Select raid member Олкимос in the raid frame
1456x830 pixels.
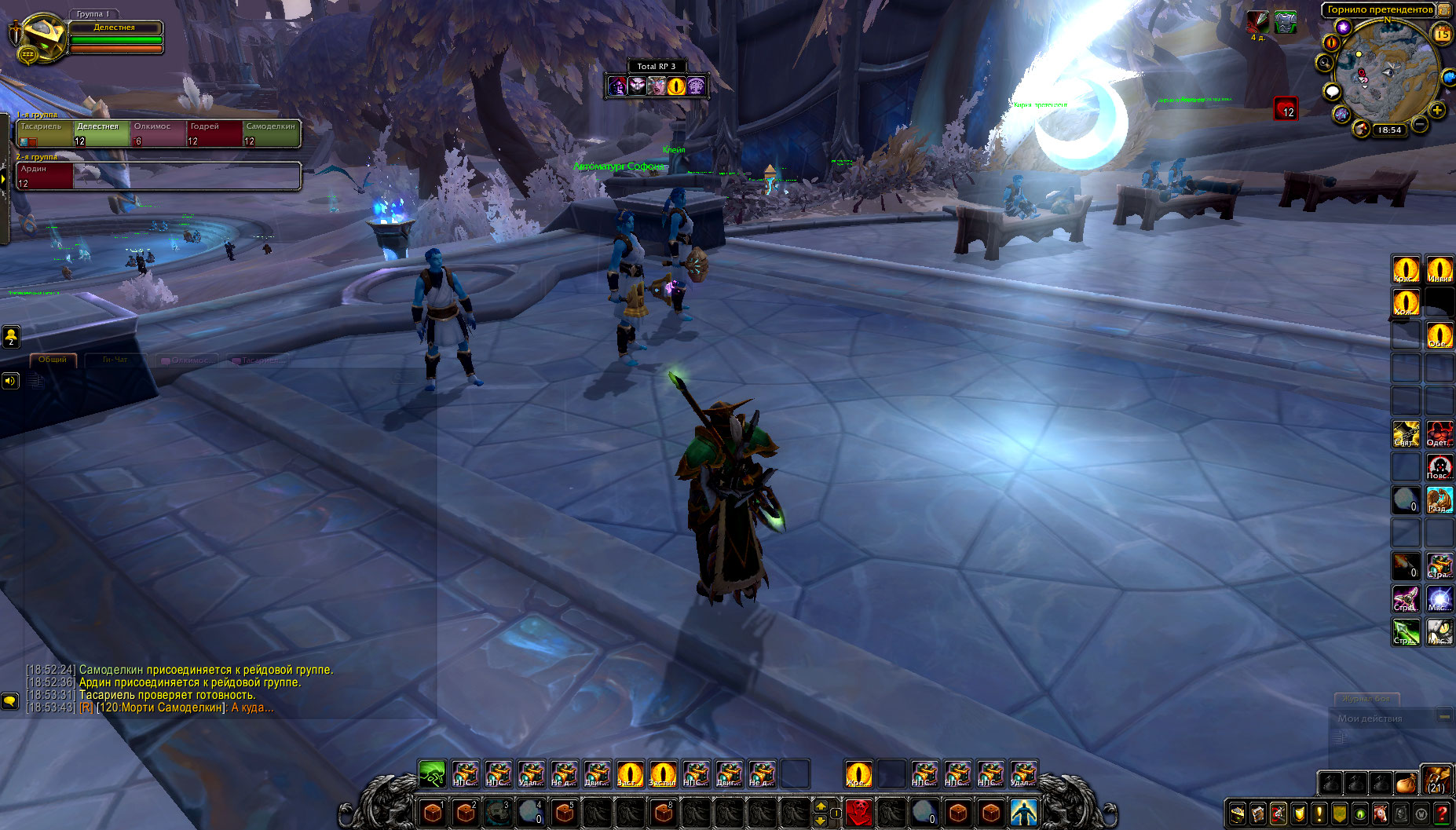click(157, 133)
